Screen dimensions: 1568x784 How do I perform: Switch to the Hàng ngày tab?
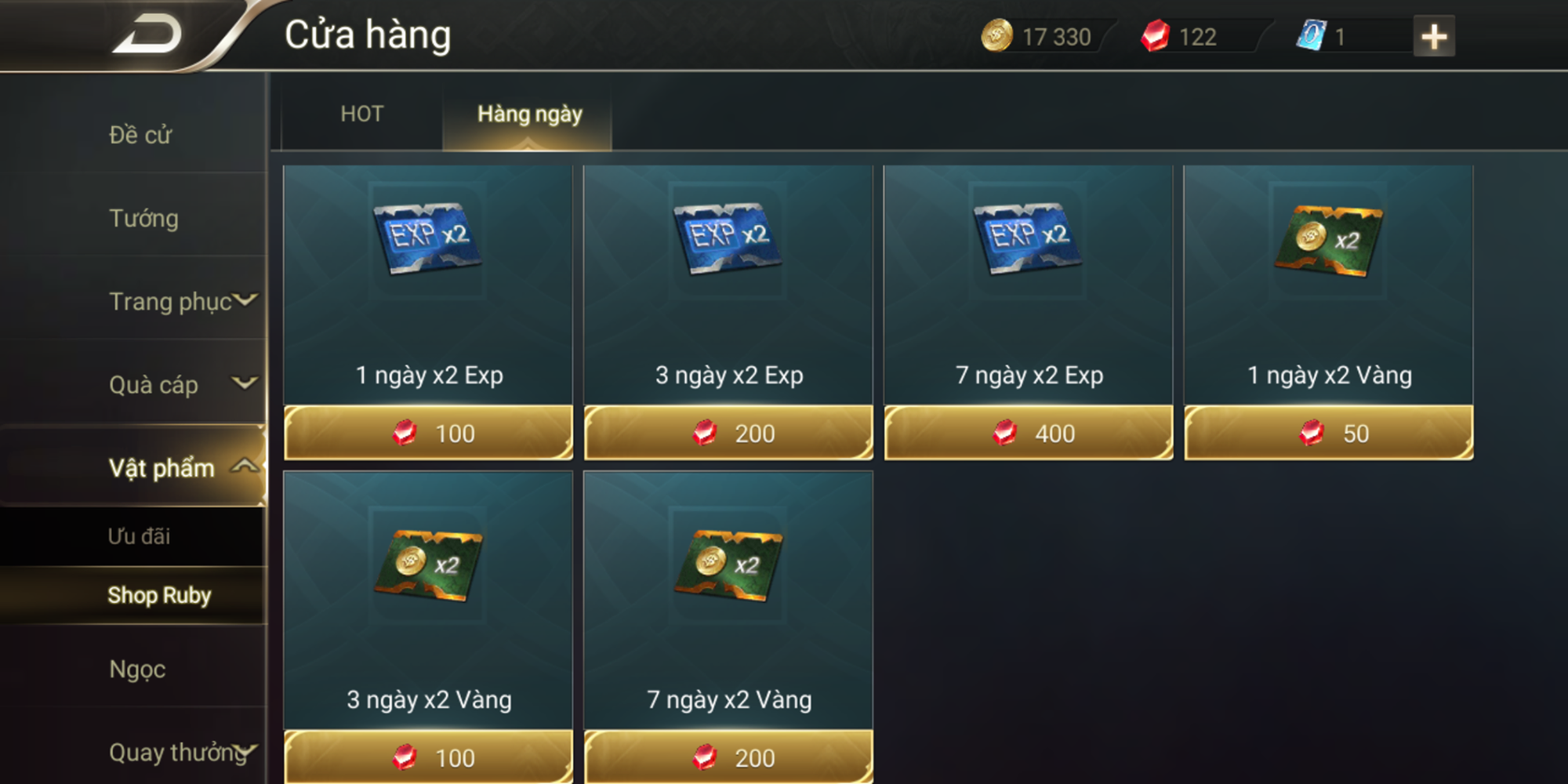click(x=530, y=114)
